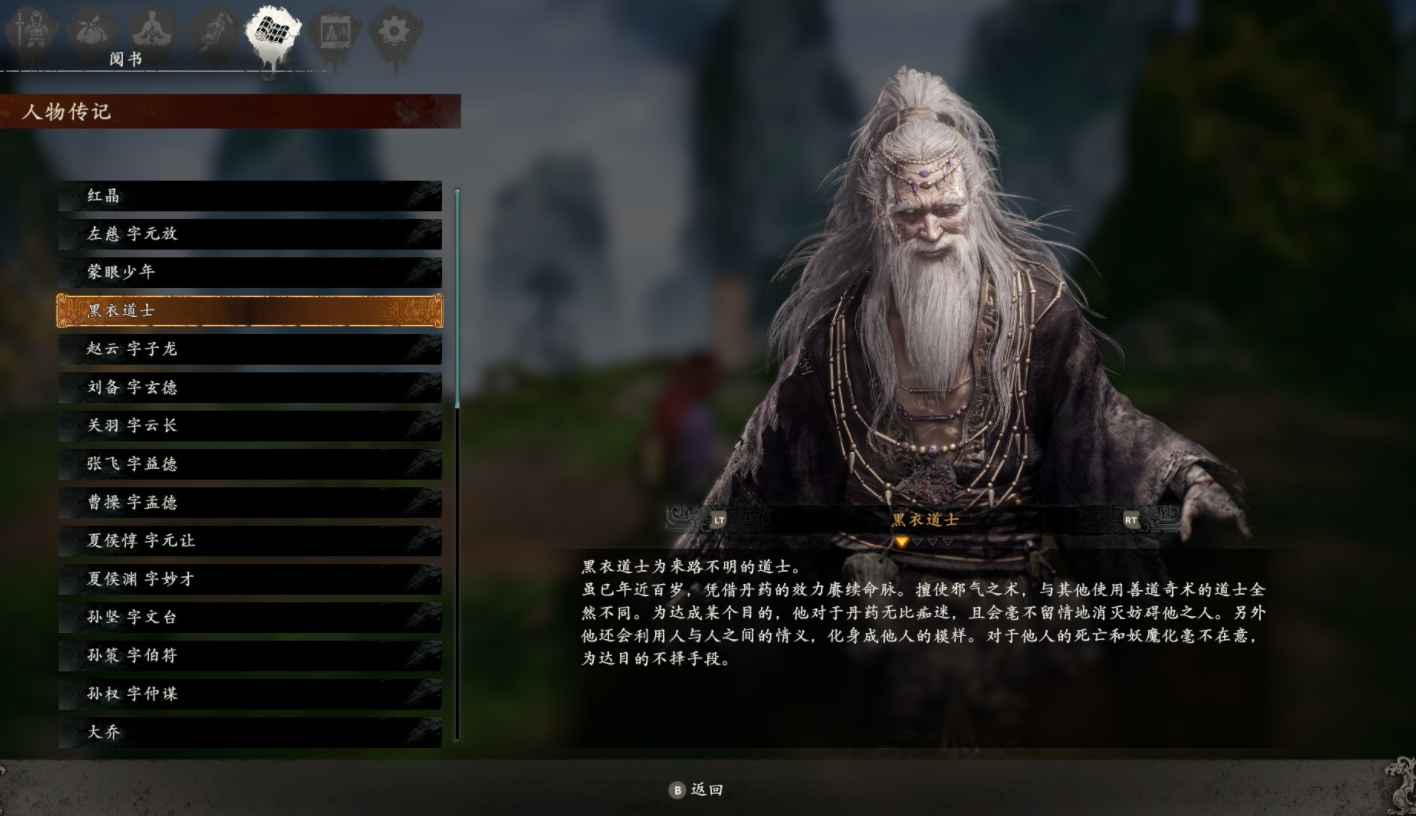Image resolution: width=1416 pixels, height=816 pixels.
Task: Open the 关羽 字云长 entry
Action: pyautogui.click(x=250, y=426)
